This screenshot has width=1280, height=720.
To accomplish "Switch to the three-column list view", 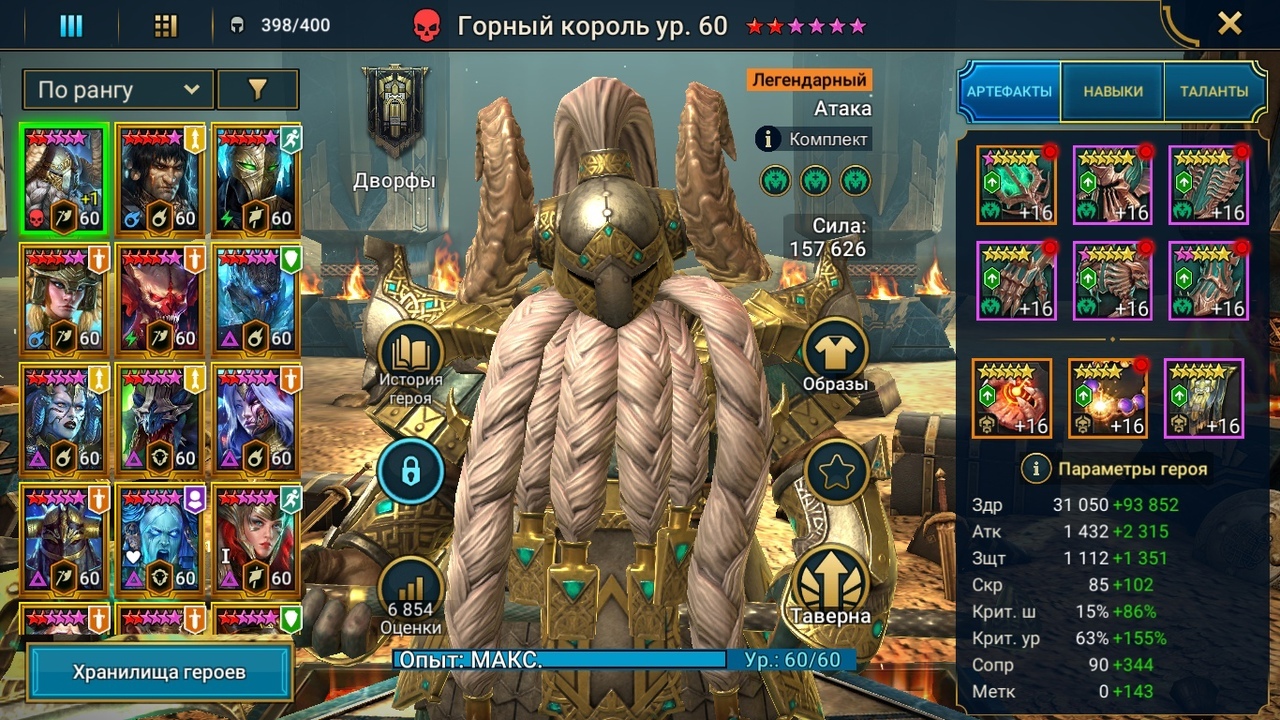I will click(x=71, y=26).
